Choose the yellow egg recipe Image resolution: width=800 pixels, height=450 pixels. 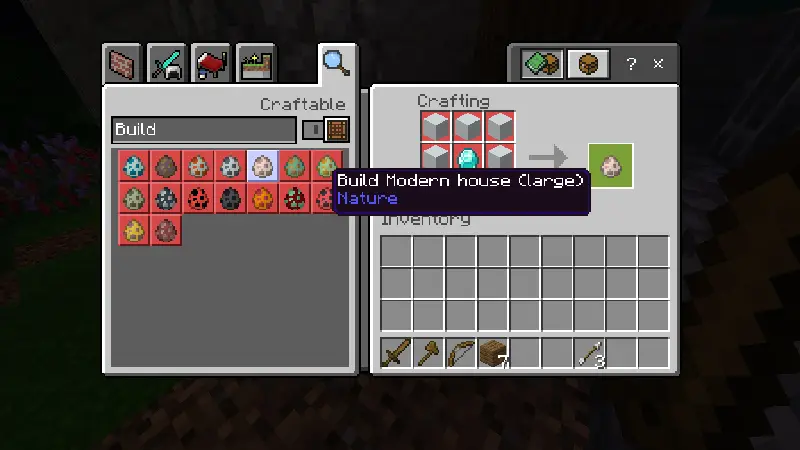[133, 229]
